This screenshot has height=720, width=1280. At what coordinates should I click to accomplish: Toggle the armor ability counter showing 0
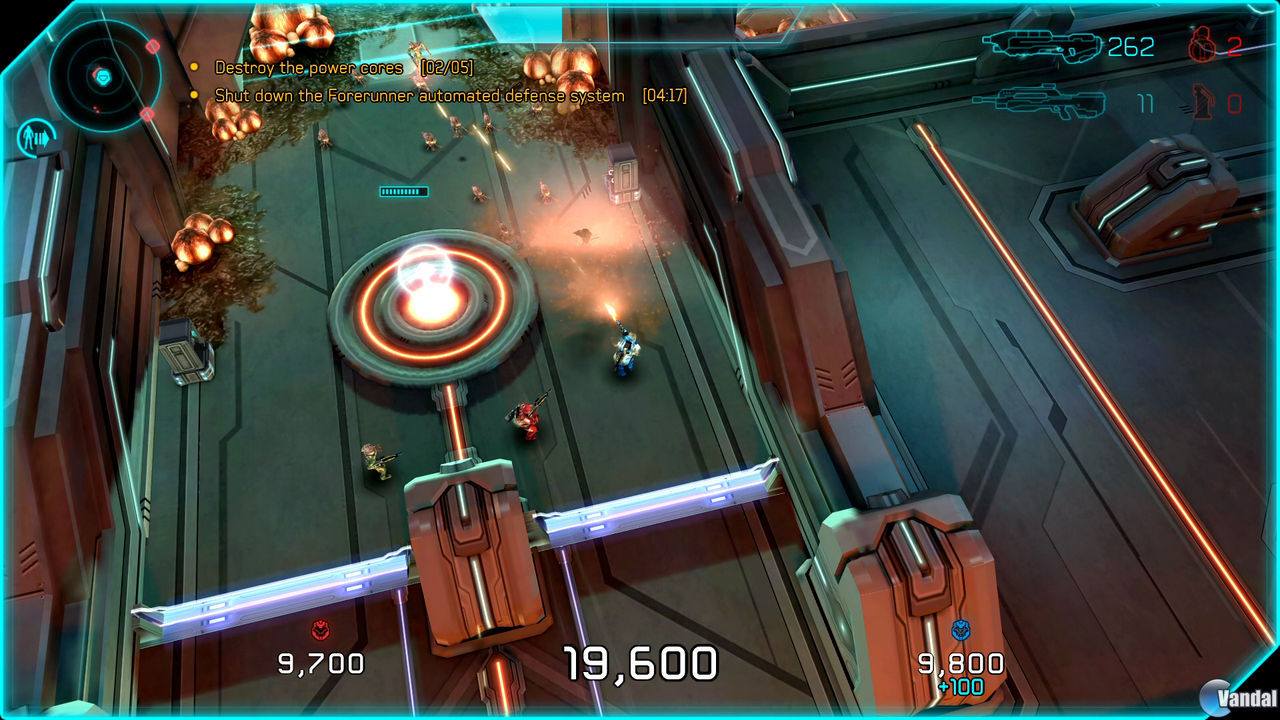[1238, 105]
